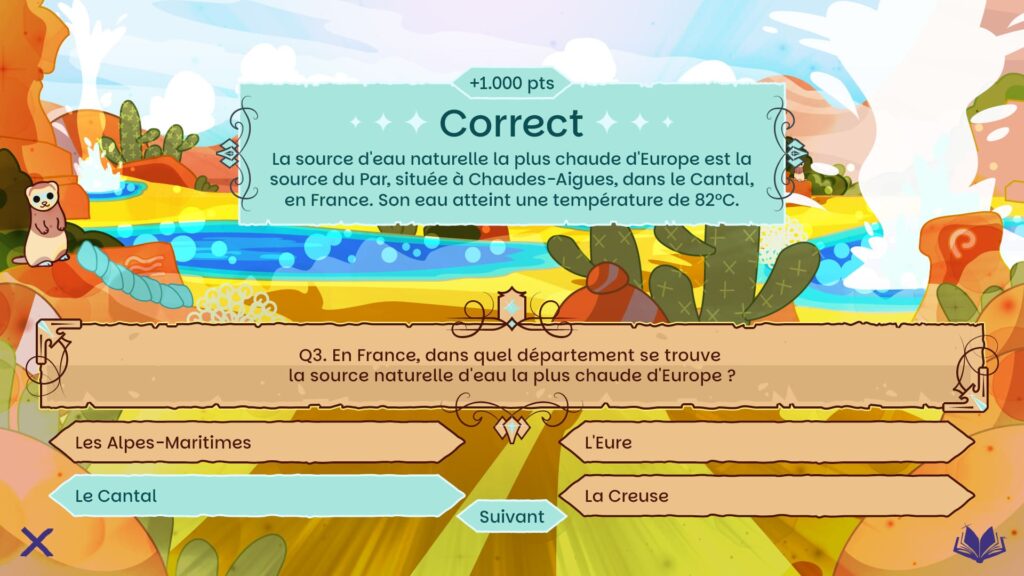Continue with the Suivant button
The height and width of the screenshot is (576, 1024).
pyautogui.click(x=512, y=517)
